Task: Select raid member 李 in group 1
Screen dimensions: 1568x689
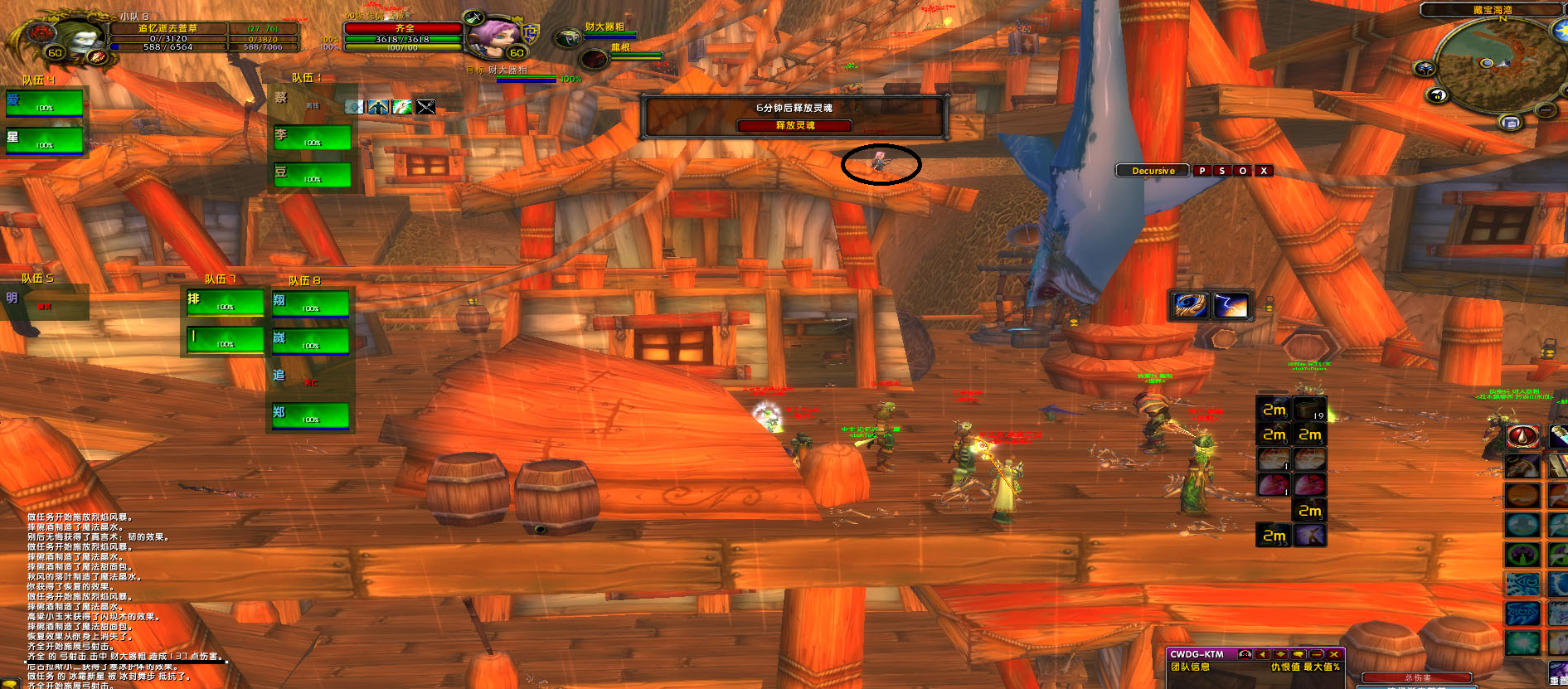Action: (x=312, y=138)
